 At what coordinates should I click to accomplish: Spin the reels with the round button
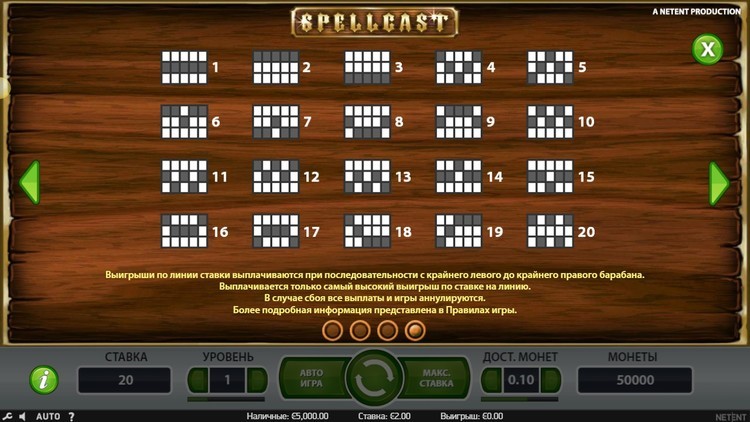click(x=374, y=379)
